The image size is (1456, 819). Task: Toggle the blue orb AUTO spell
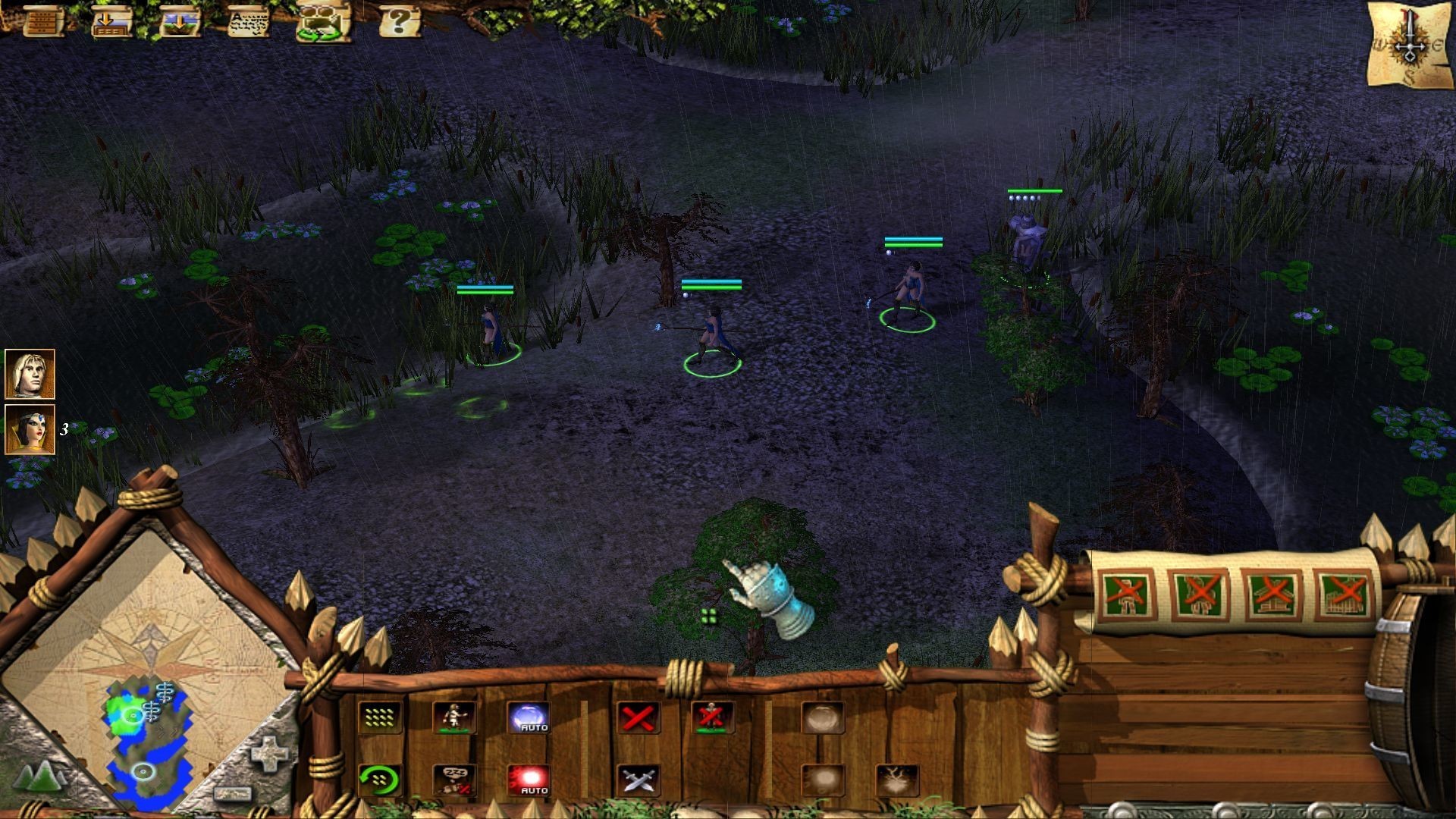(x=528, y=717)
